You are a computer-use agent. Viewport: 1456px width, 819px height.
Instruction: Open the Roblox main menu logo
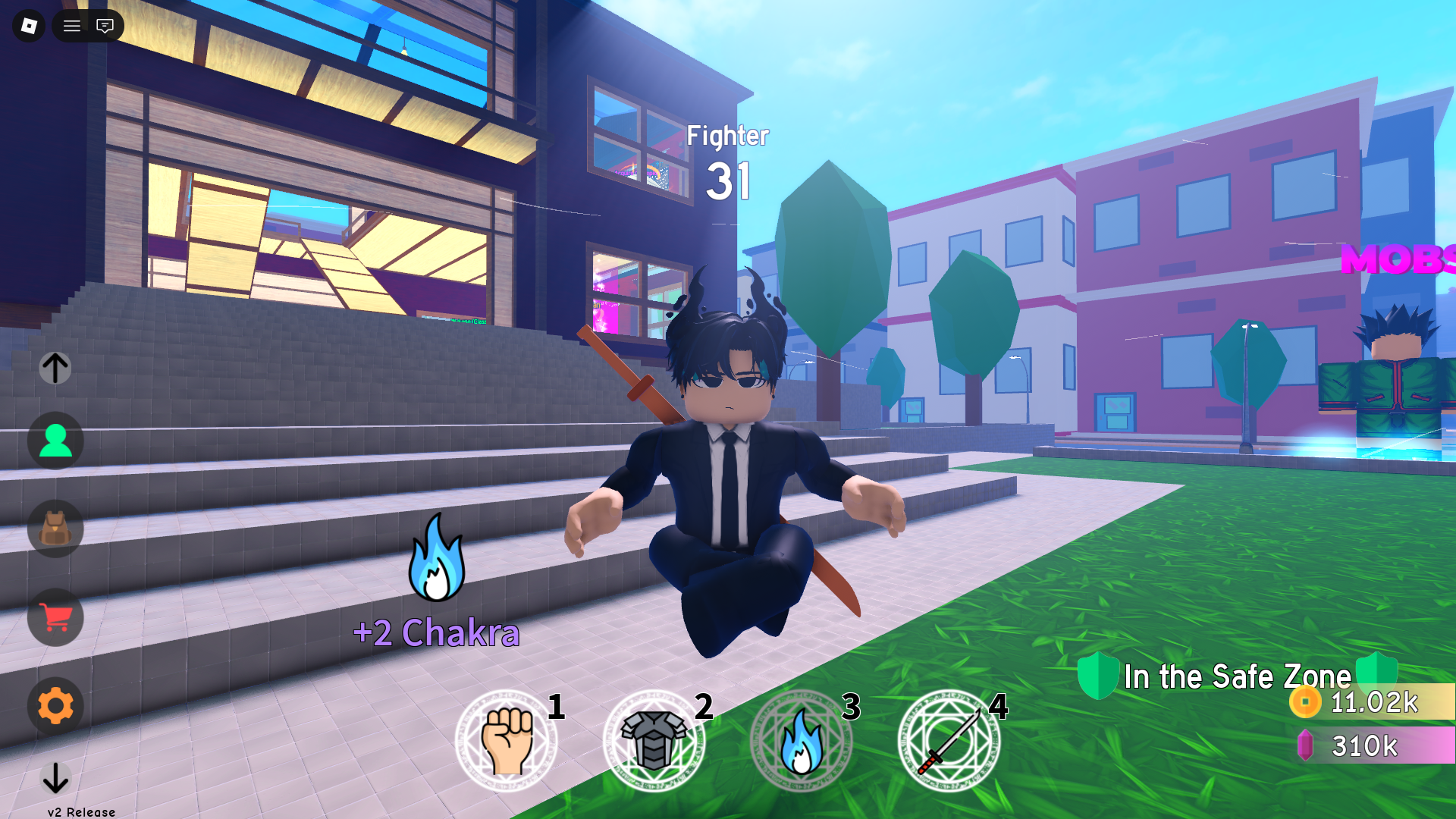click(x=28, y=26)
